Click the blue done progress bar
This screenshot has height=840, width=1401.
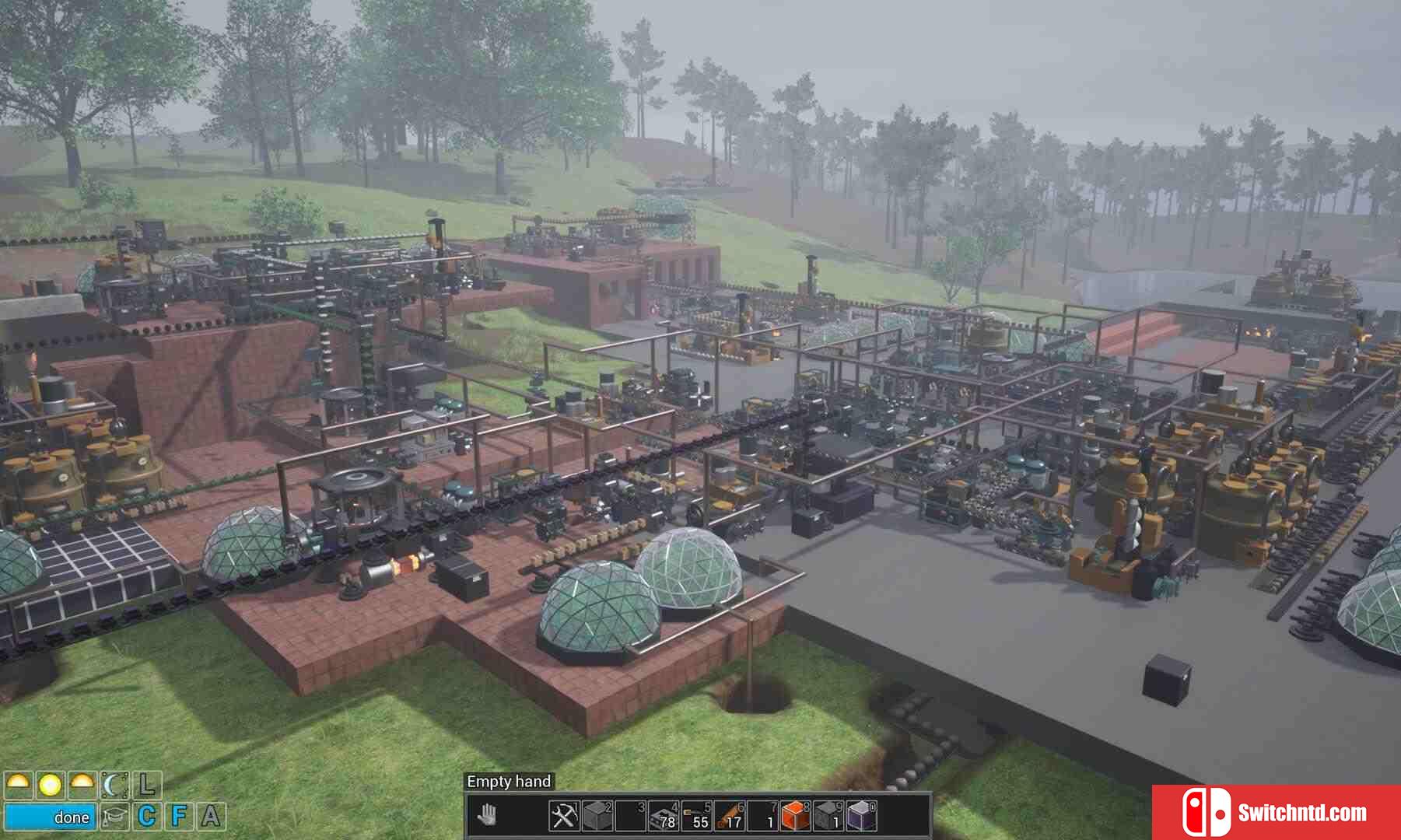tap(51, 817)
